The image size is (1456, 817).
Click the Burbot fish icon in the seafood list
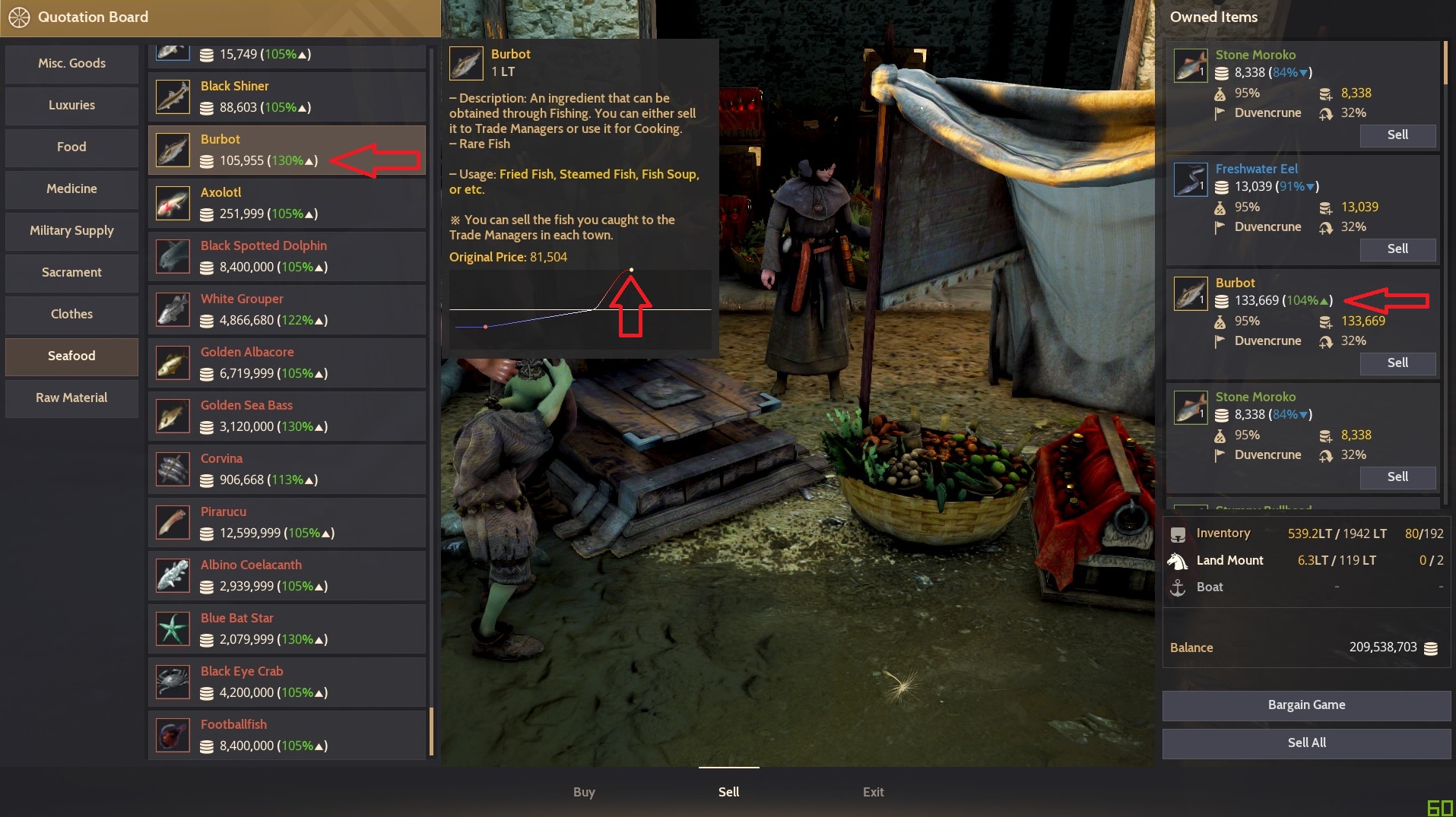point(173,150)
